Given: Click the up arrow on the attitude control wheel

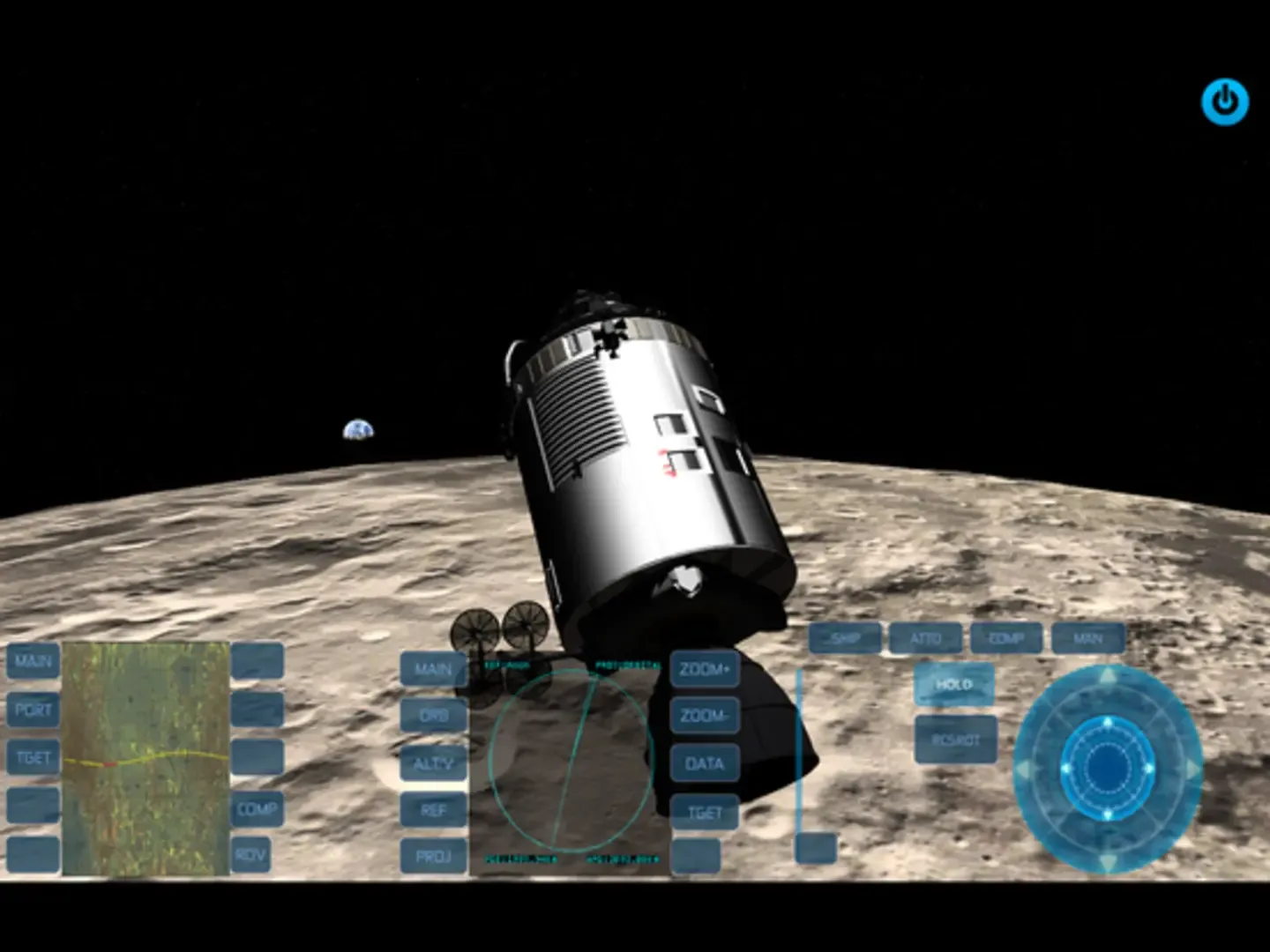Looking at the screenshot, I should (1107, 674).
